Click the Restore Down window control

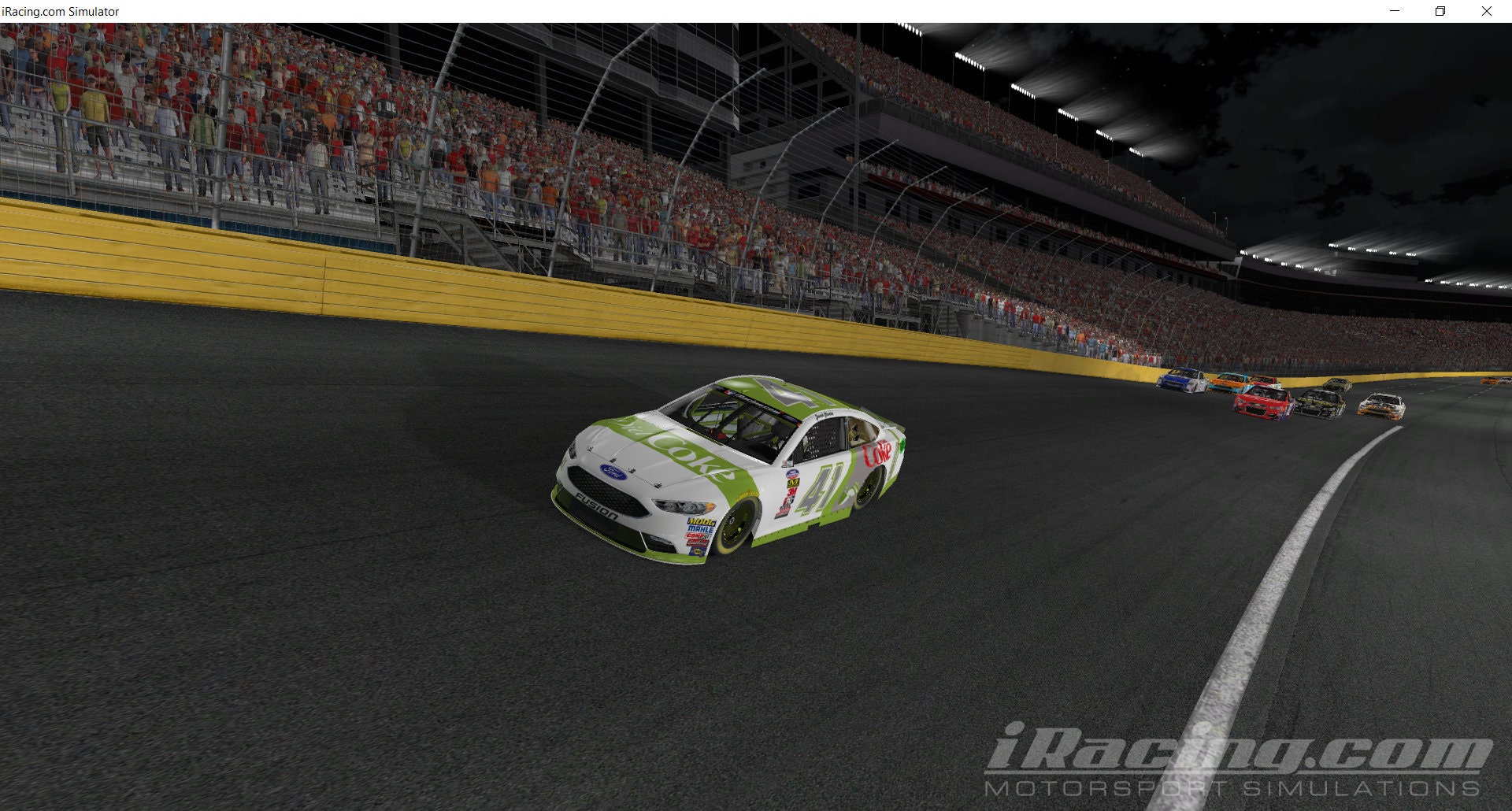pyautogui.click(x=1440, y=11)
